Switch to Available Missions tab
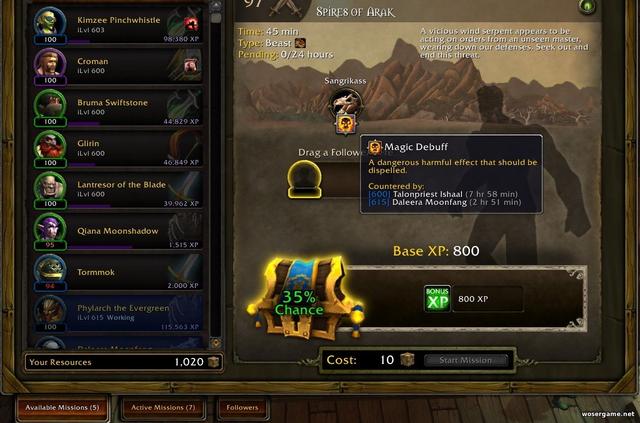Screen dimensions: 640x423 [x=64, y=407]
